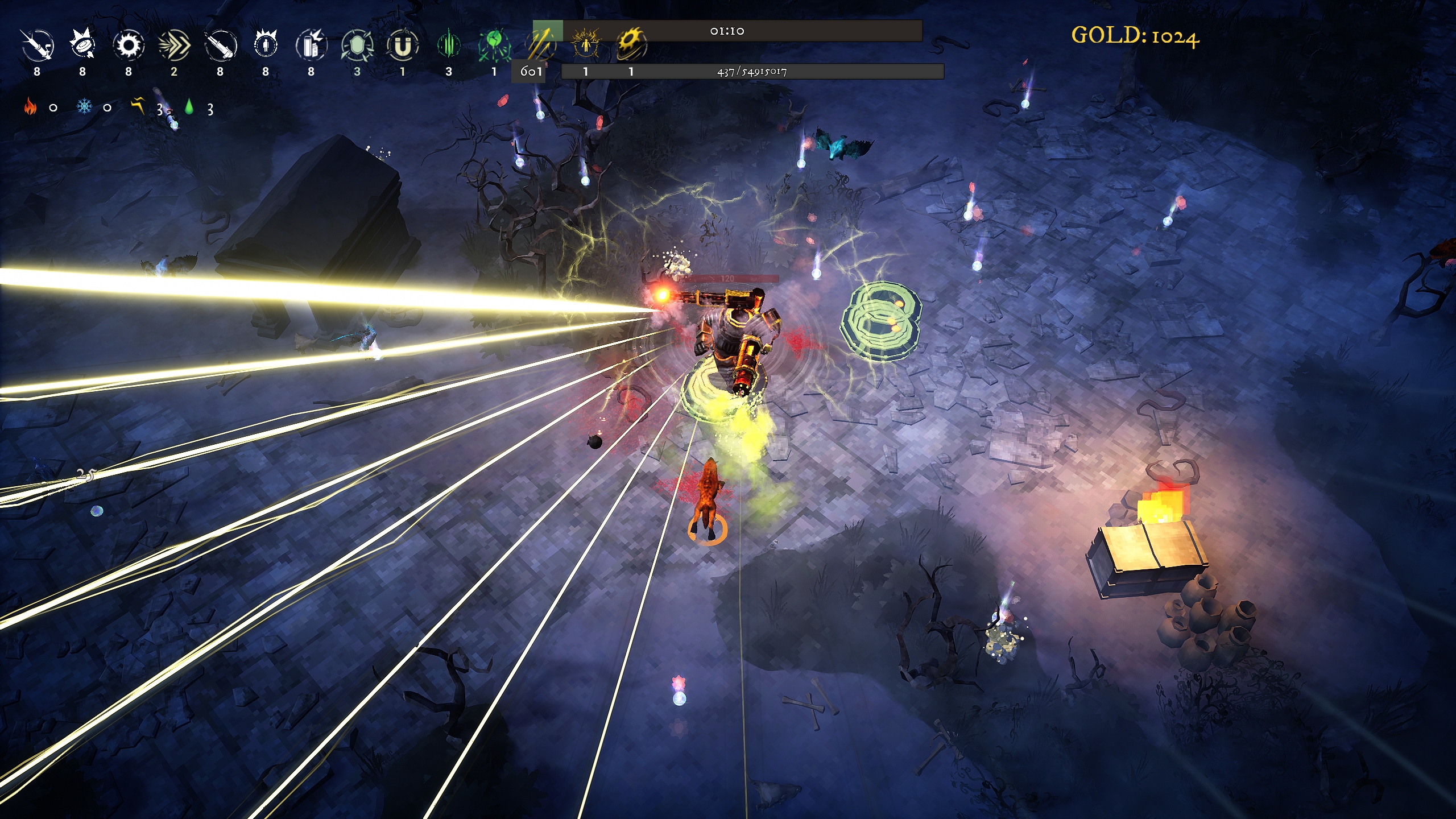Select the triple chevron speed upgrade icon

174,45
